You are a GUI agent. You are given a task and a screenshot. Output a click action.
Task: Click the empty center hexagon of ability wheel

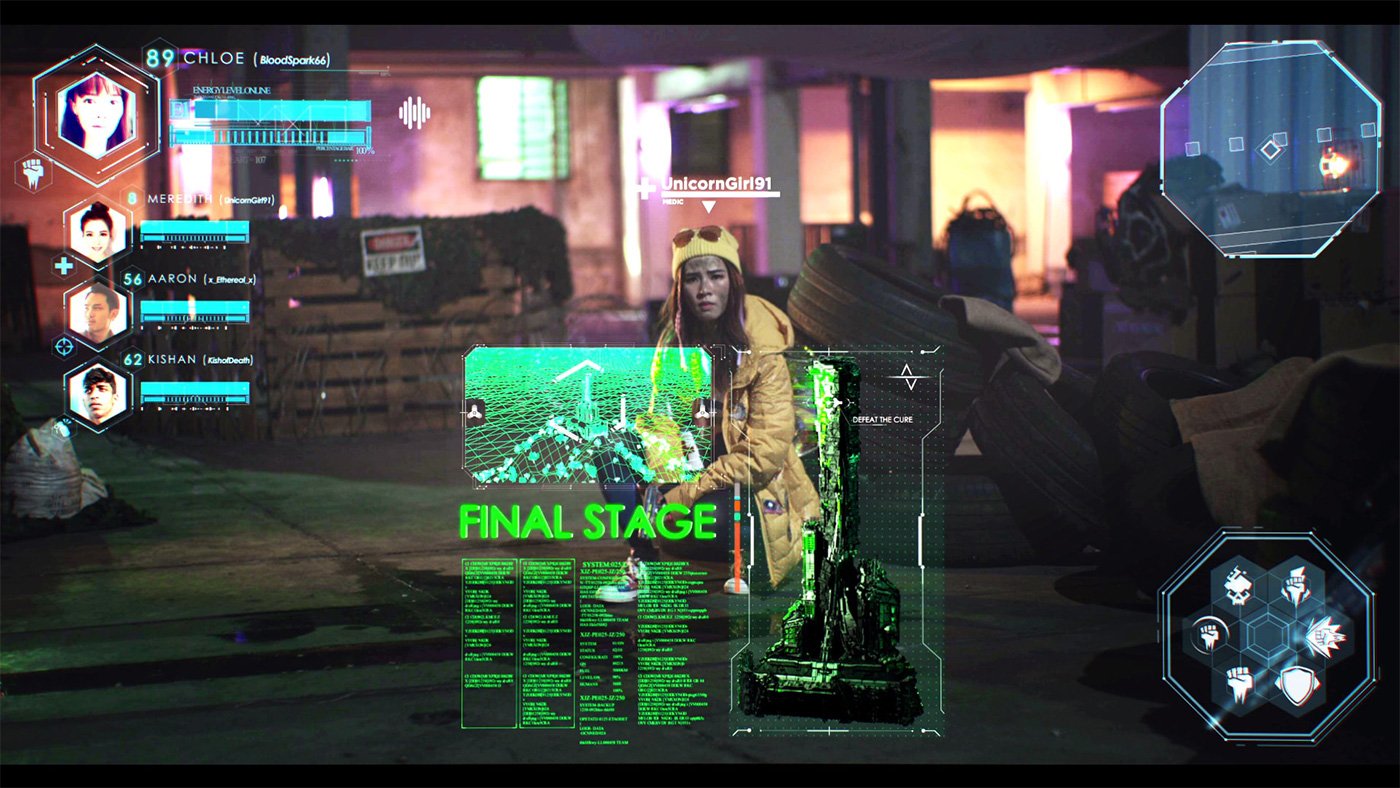(1266, 636)
